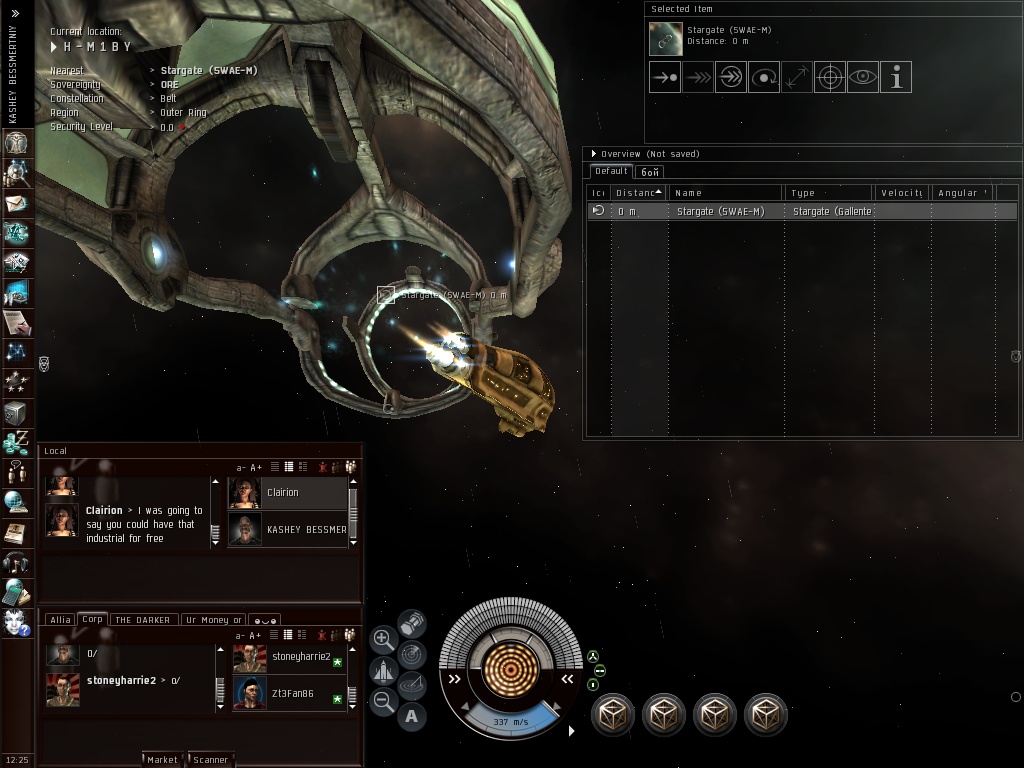The height and width of the screenshot is (768, 1024).
Task: Open the Corp chat tab
Action: tap(93, 619)
